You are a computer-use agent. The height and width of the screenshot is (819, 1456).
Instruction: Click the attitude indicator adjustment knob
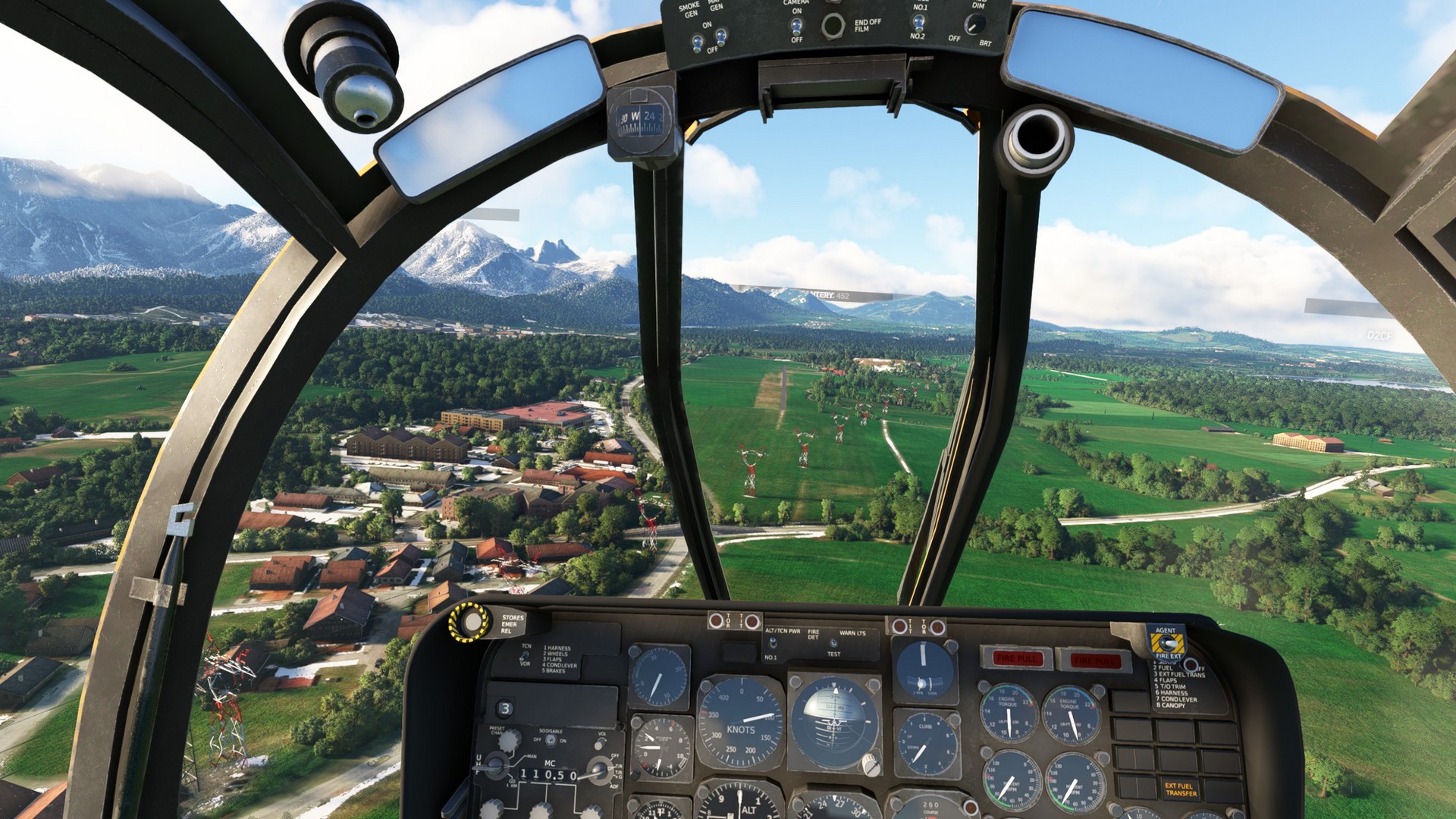[x=871, y=766]
